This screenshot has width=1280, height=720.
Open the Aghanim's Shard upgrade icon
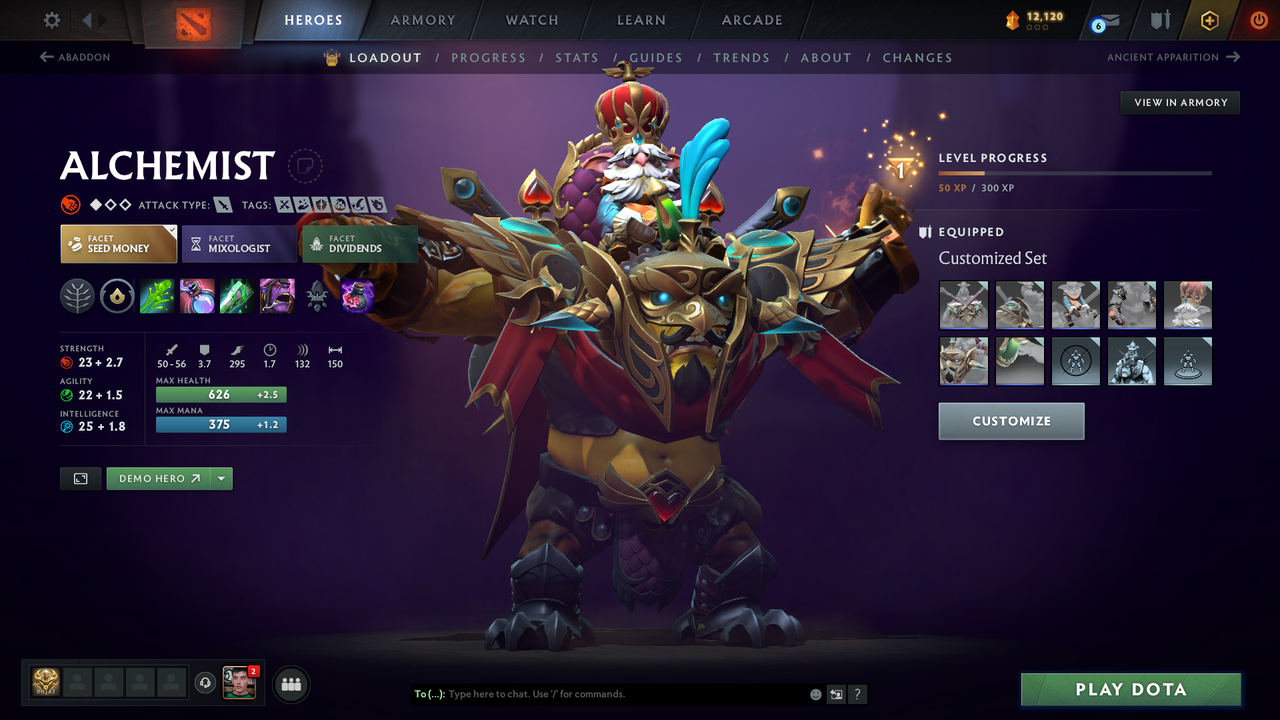tap(357, 295)
